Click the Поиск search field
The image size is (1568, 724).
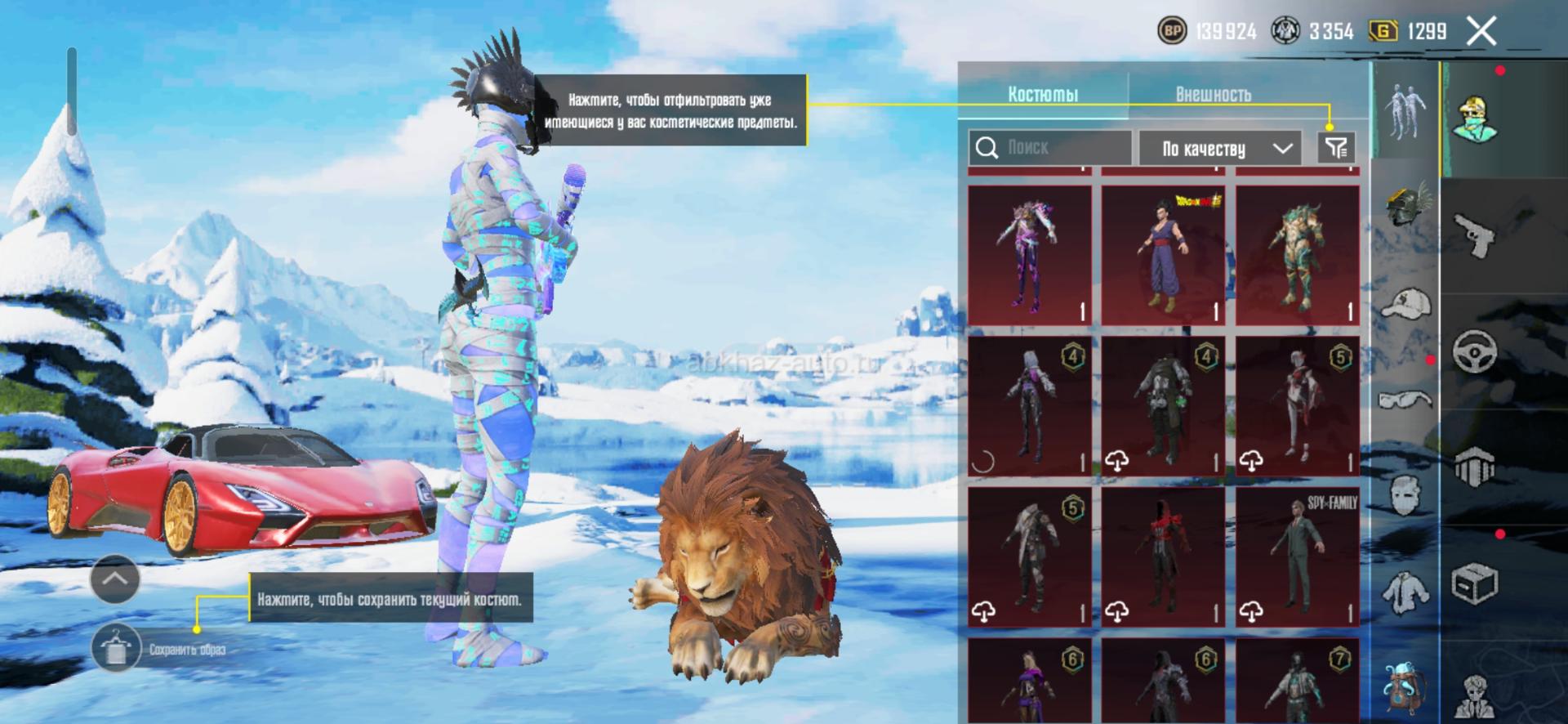tap(1050, 148)
